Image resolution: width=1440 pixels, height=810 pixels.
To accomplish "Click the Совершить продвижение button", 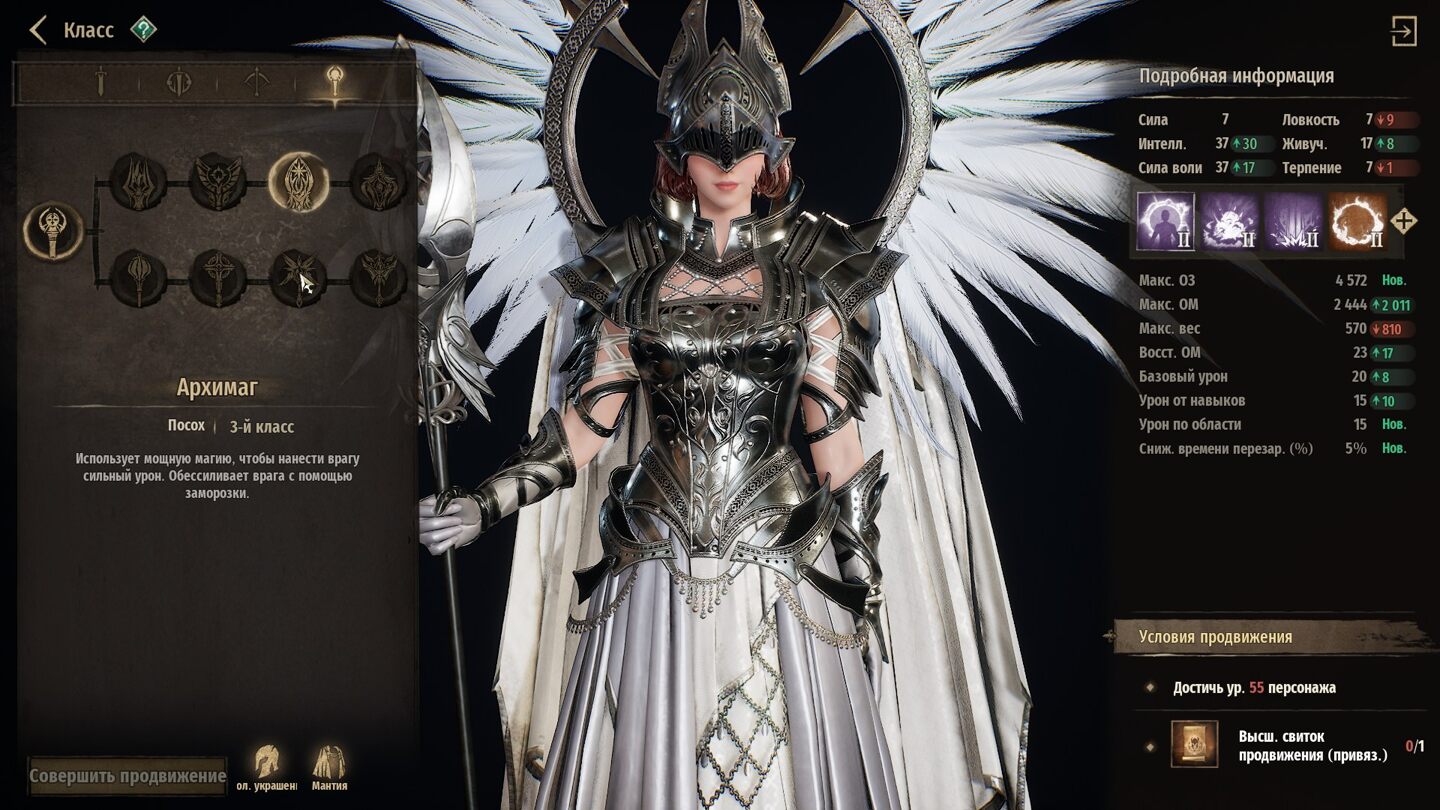I will coord(127,776).
